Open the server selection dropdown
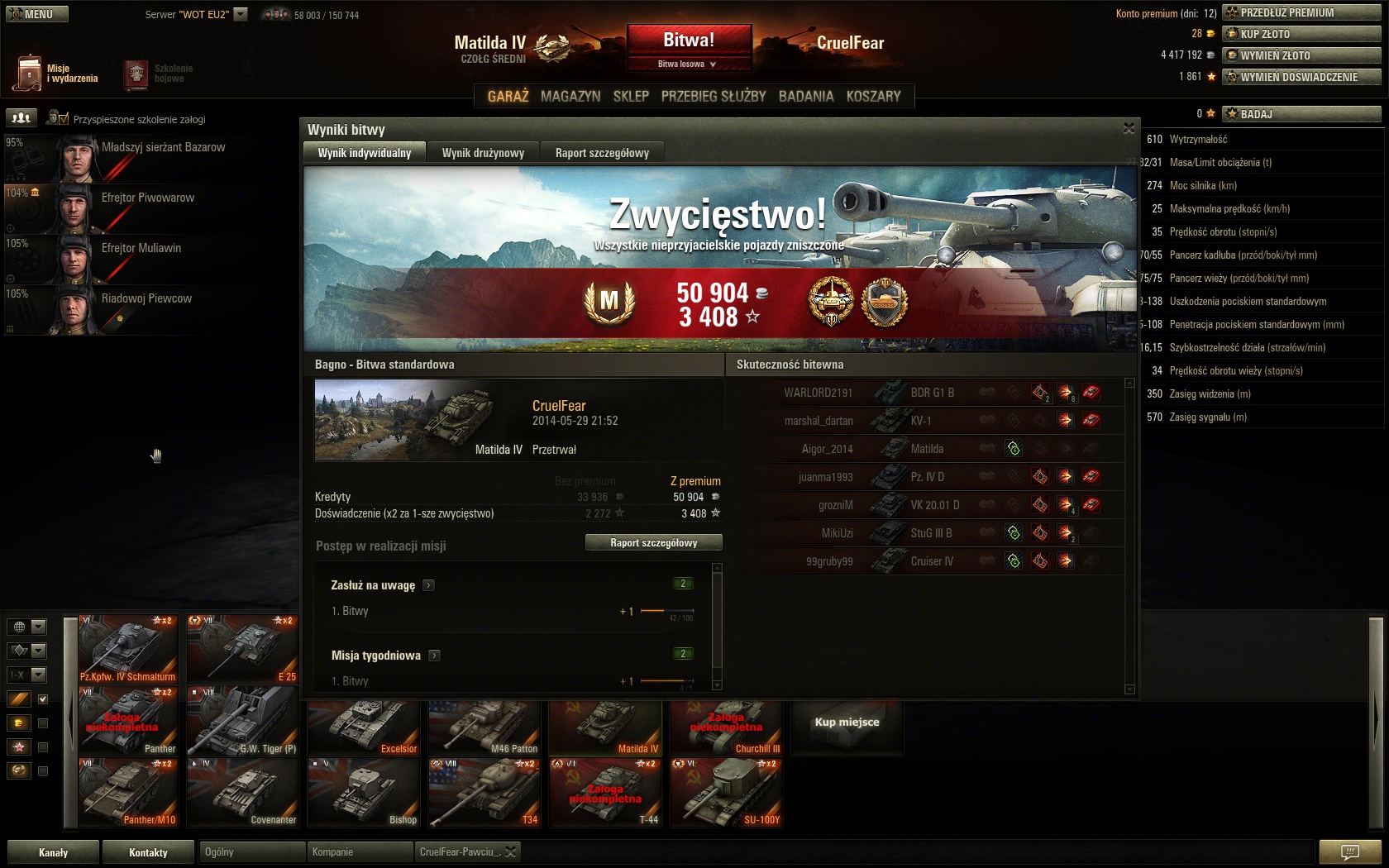1389x868 pixels. 241,14
